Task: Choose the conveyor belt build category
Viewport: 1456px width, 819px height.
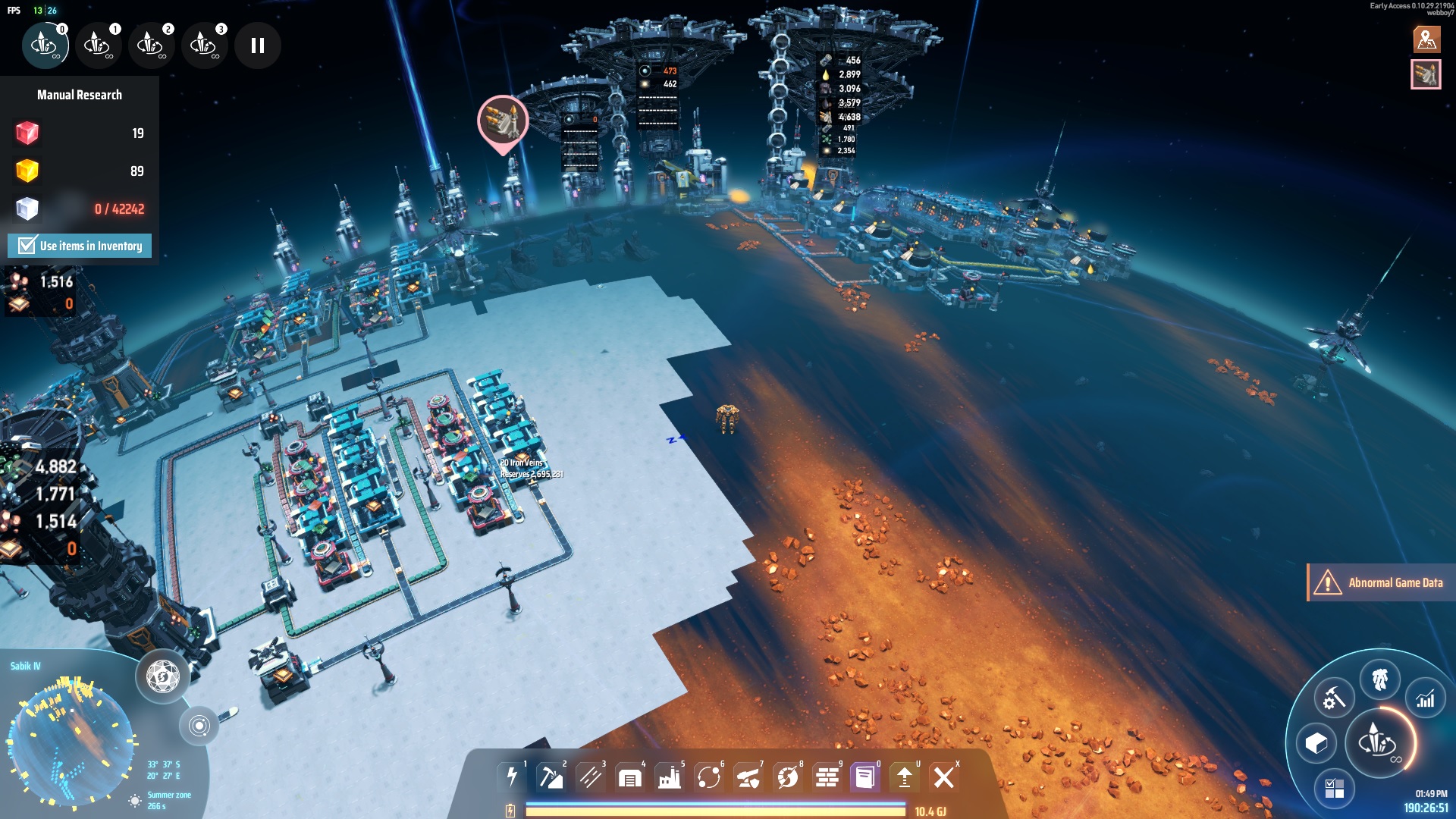Action: click(x=590, y=777)
